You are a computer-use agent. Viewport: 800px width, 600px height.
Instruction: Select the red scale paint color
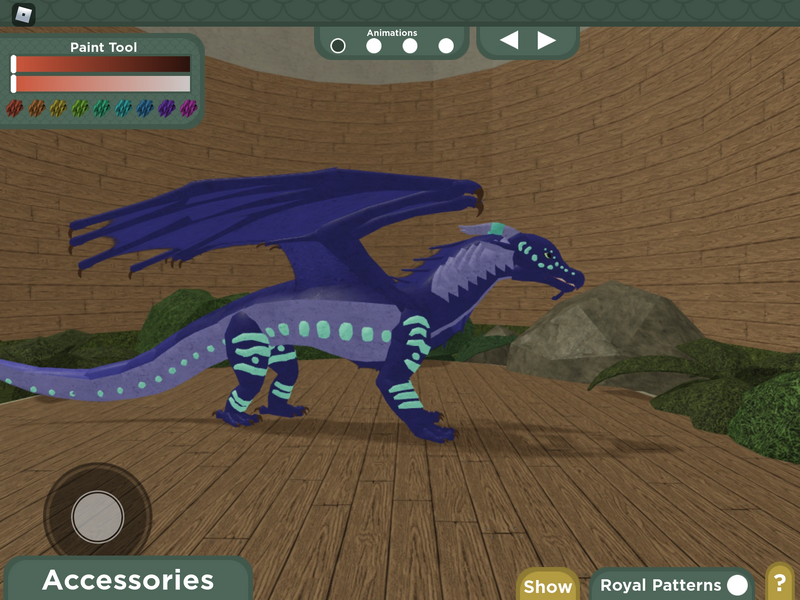coord(14,108)
